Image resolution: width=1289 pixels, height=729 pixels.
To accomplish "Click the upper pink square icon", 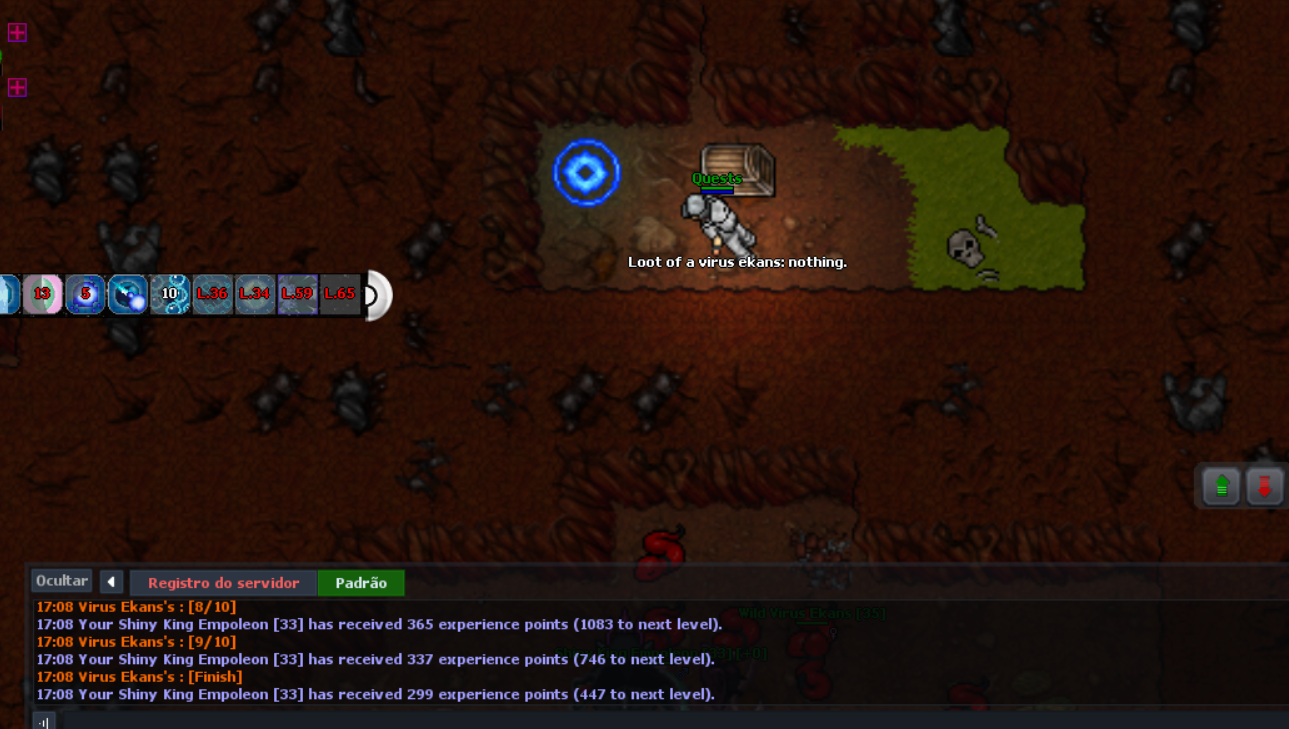I will tap(17, 33).
